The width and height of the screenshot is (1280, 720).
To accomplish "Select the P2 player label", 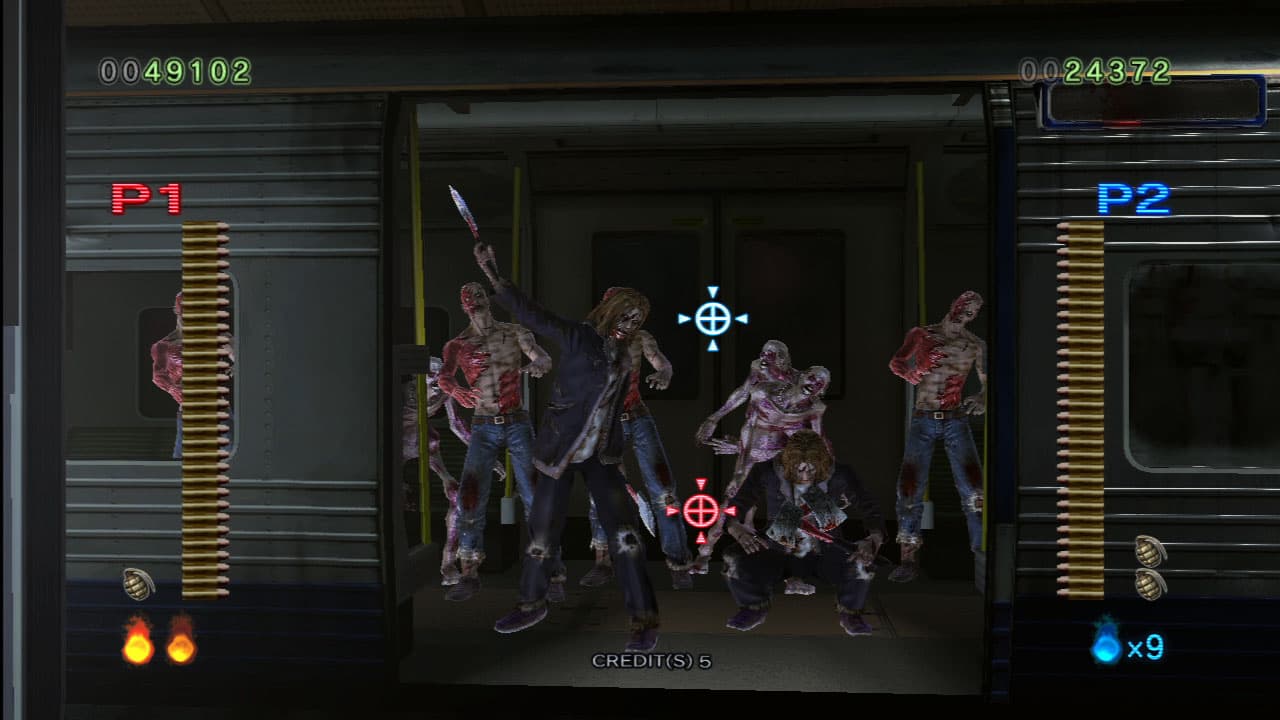I will click(x=1135, y=199).
